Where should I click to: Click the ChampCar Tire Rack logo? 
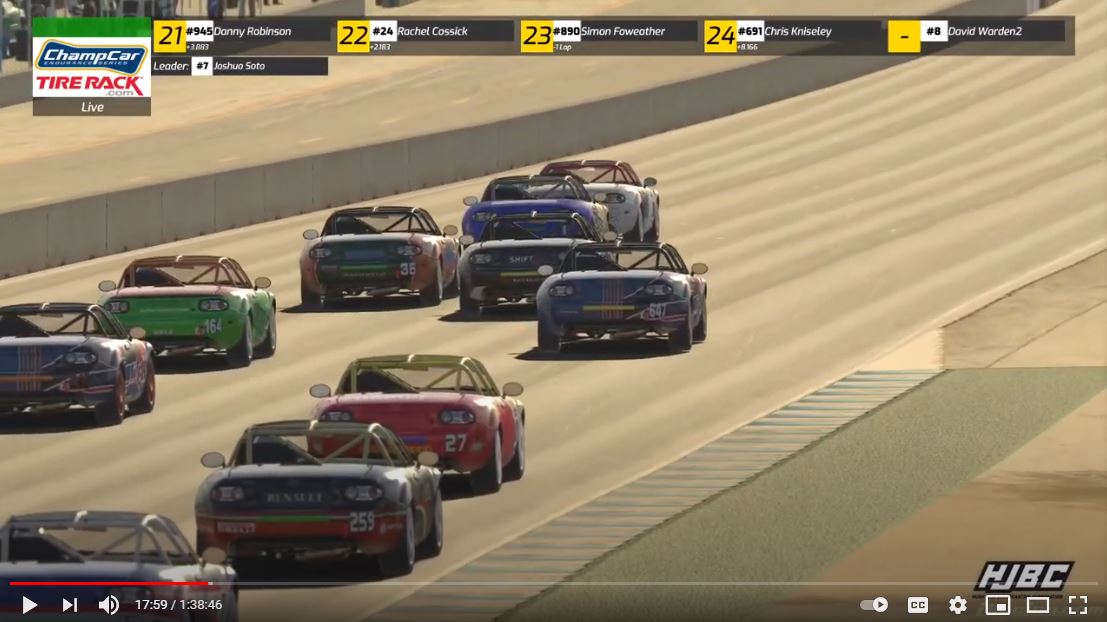point(91,68)
